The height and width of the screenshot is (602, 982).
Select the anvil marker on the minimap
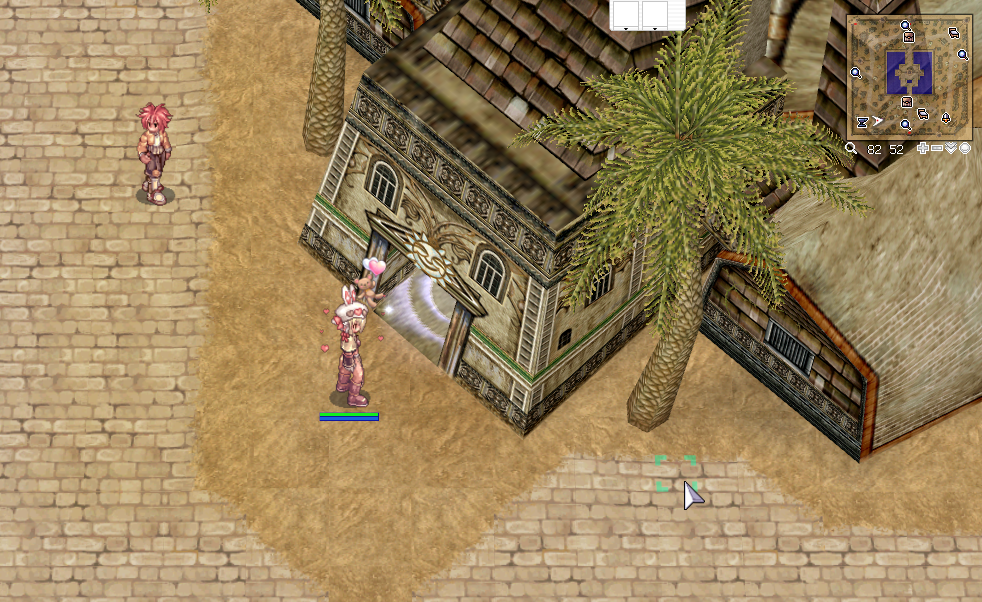click(x=862, y=122)
